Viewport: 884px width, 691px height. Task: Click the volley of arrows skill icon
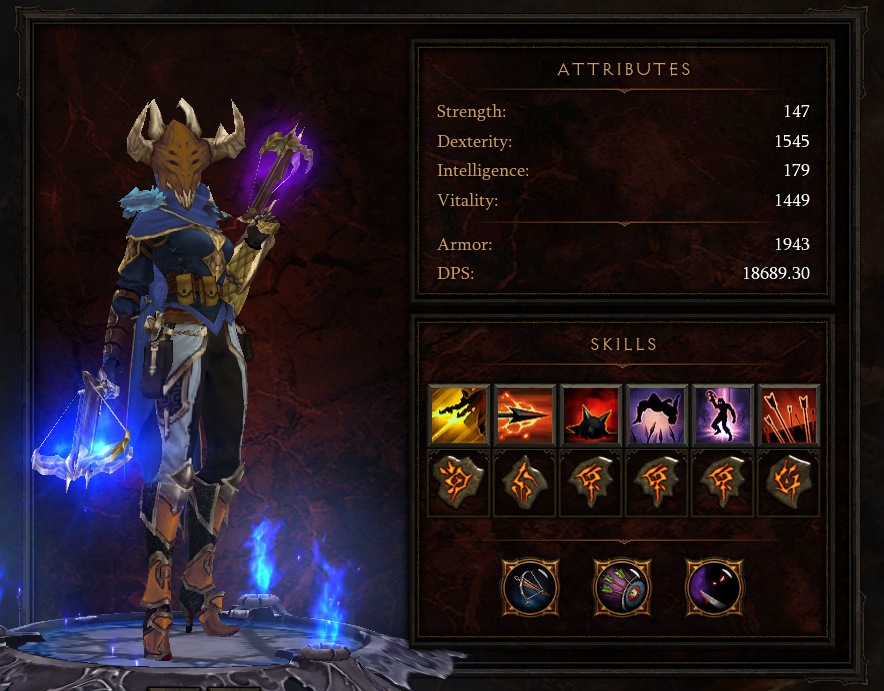click(788, 414)
